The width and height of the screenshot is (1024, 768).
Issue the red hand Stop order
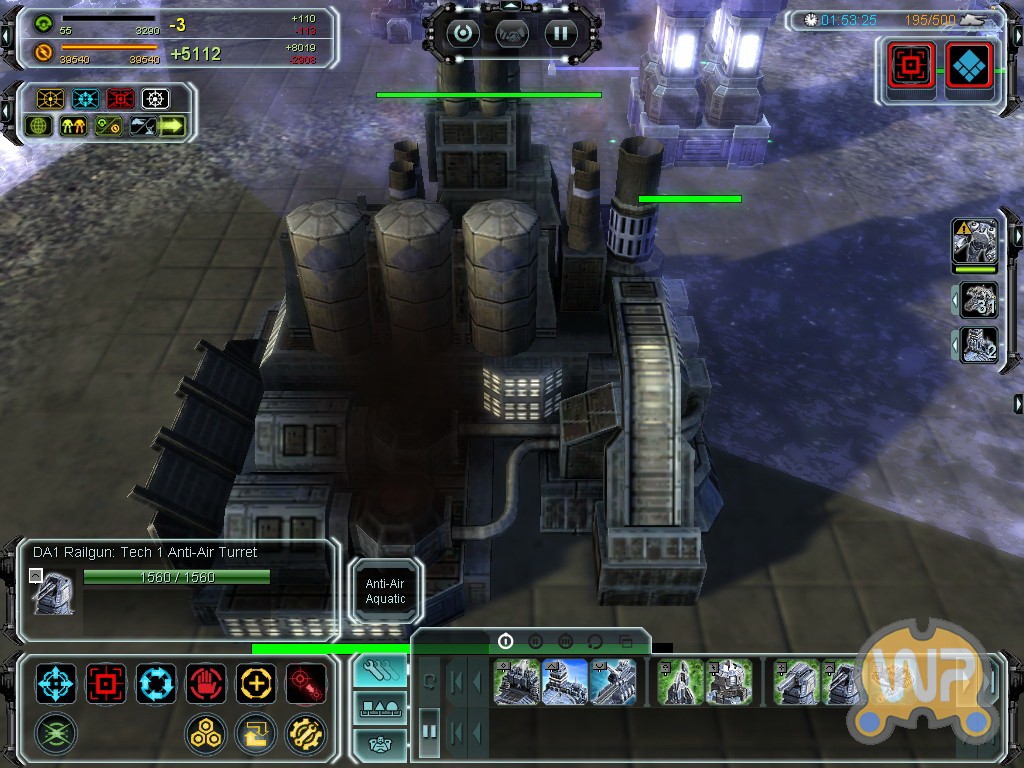[x=206, y=684]
